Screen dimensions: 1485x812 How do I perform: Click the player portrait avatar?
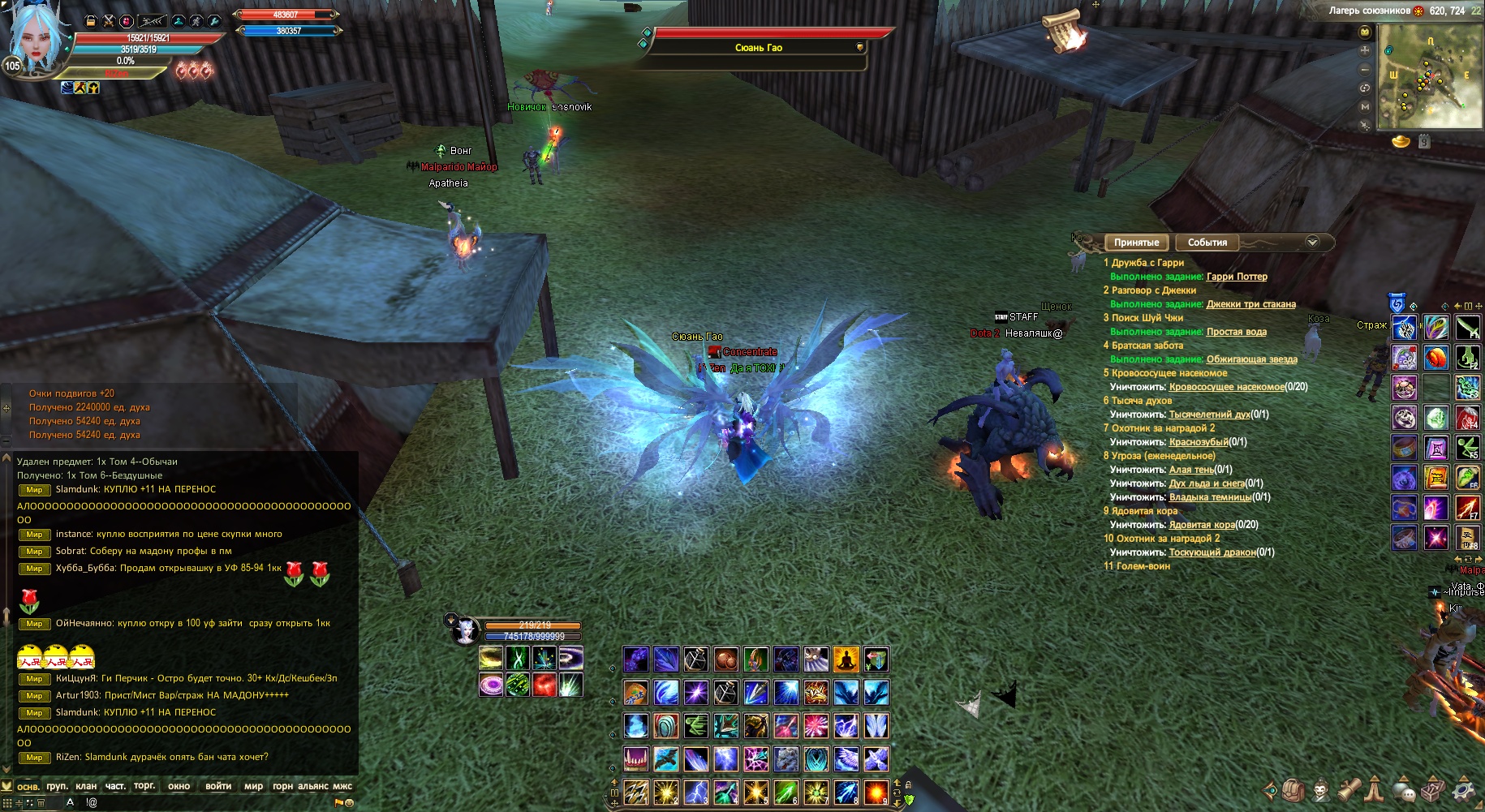click(x=37, y=41)
